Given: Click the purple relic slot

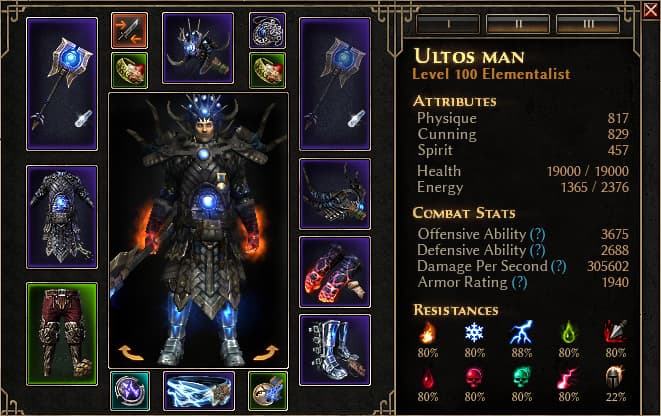Looking at the screenshot, I should pyautogui.click(x=129, y=391).
